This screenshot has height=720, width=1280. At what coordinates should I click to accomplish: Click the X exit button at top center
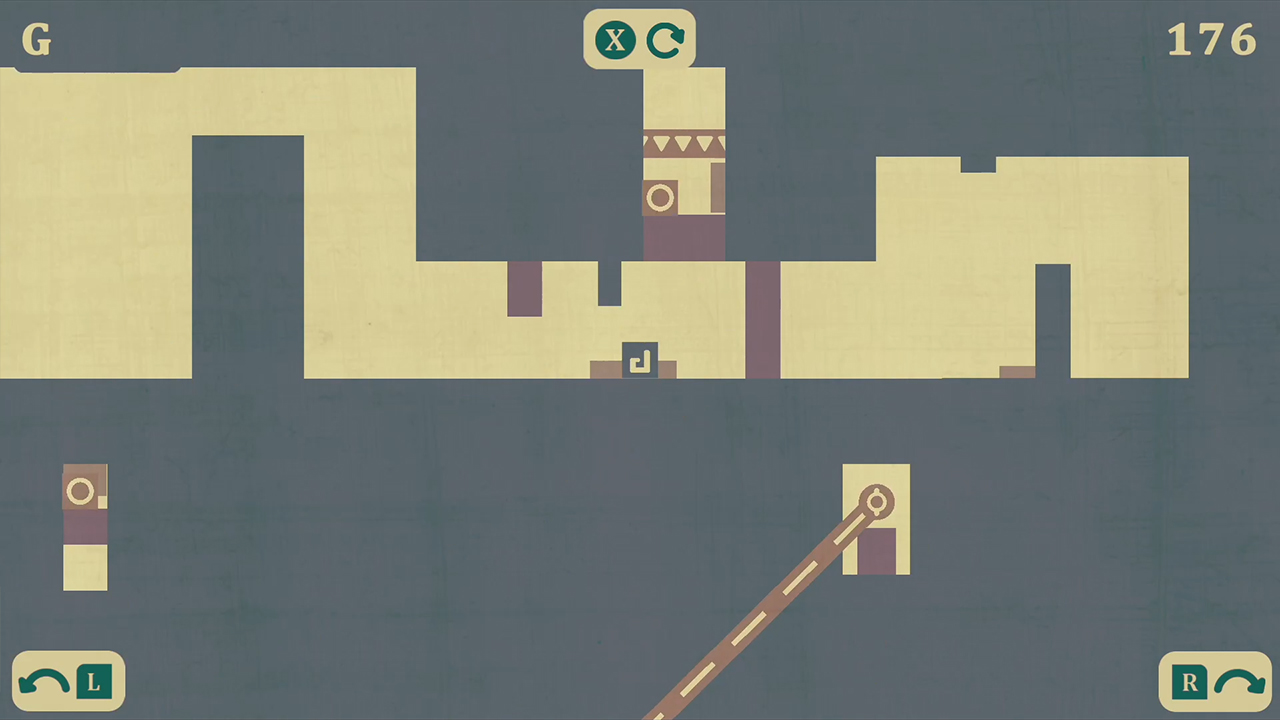tap(614, 40)
